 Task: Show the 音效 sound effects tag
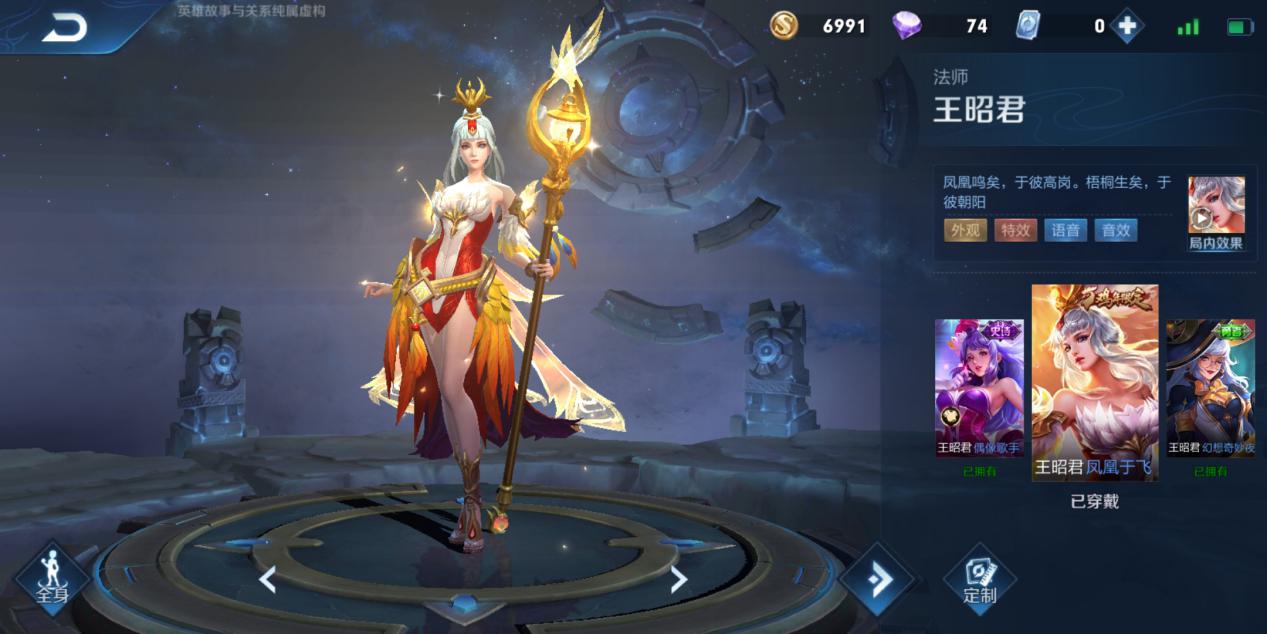pyautogui.click(x=1115, y=230)
